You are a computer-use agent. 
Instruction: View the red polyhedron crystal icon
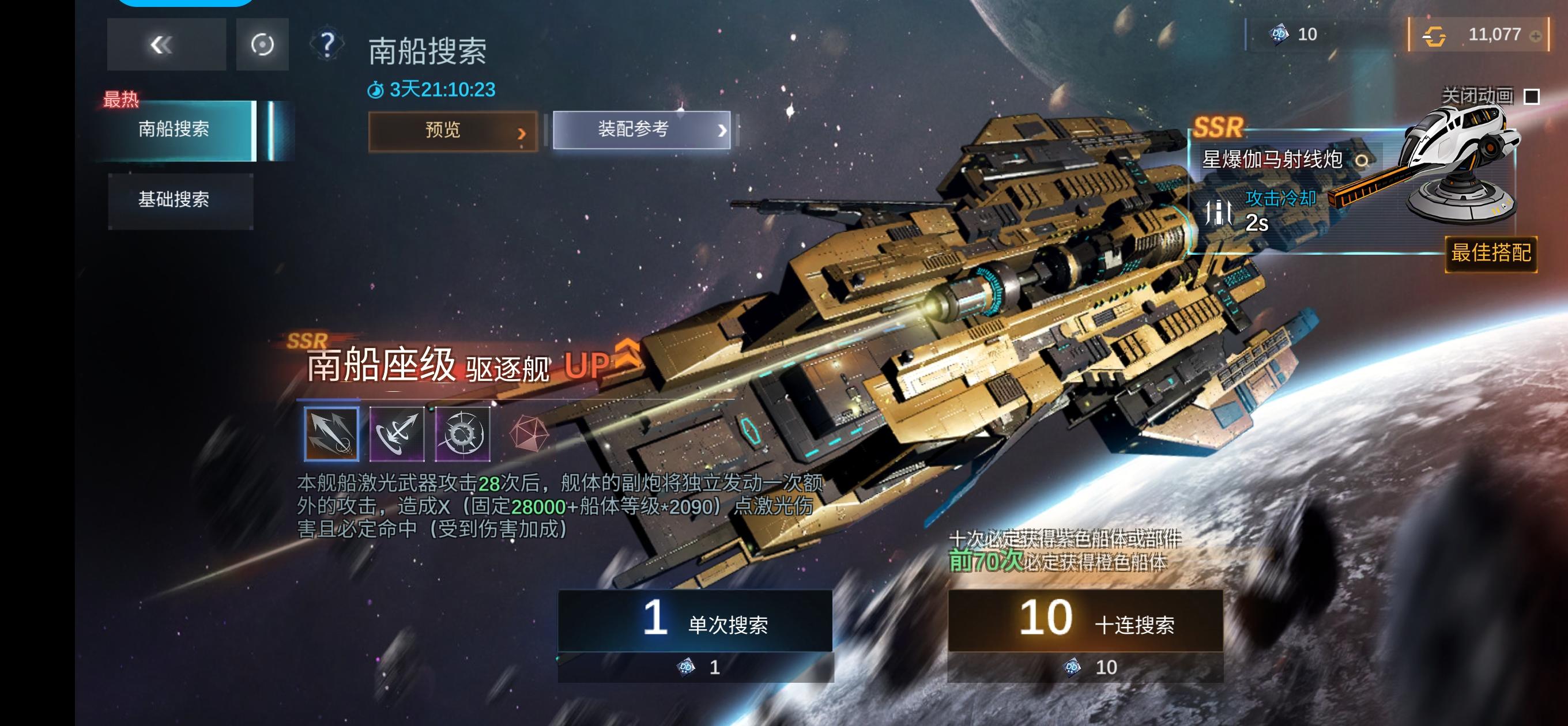529,433
